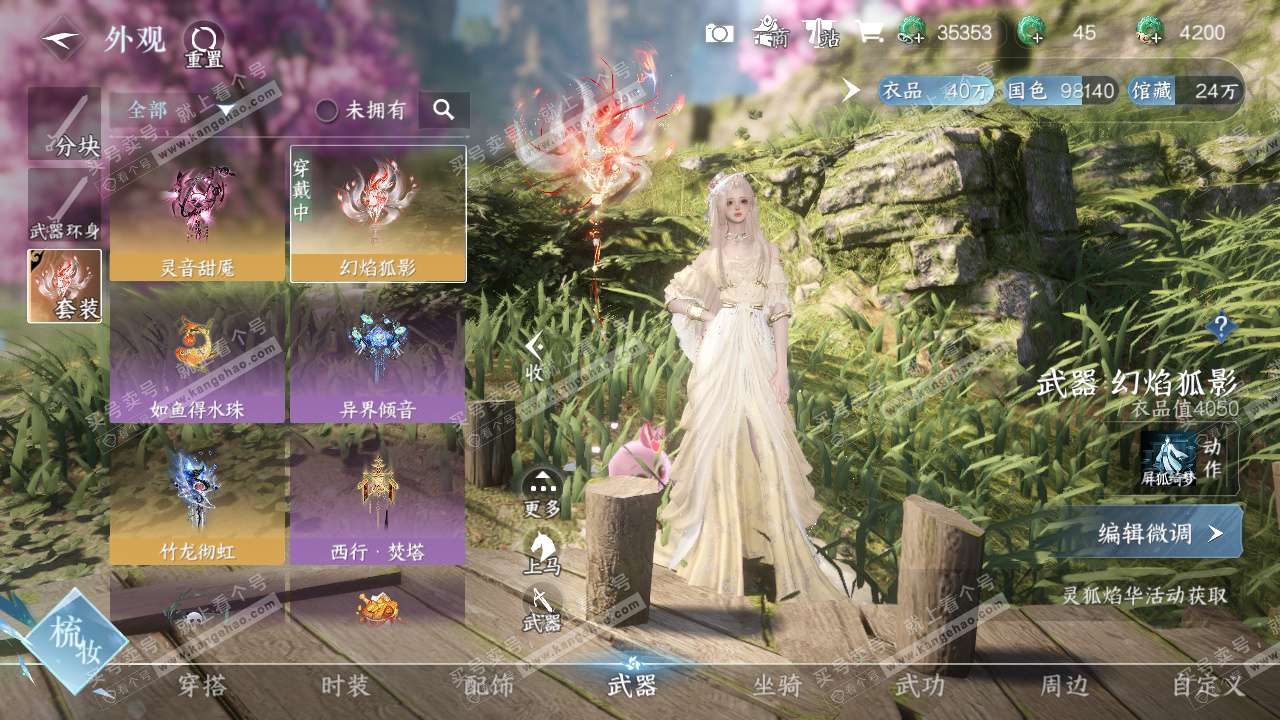
Task: Open the weapon search magnifier
Action: tap(444, 109)
